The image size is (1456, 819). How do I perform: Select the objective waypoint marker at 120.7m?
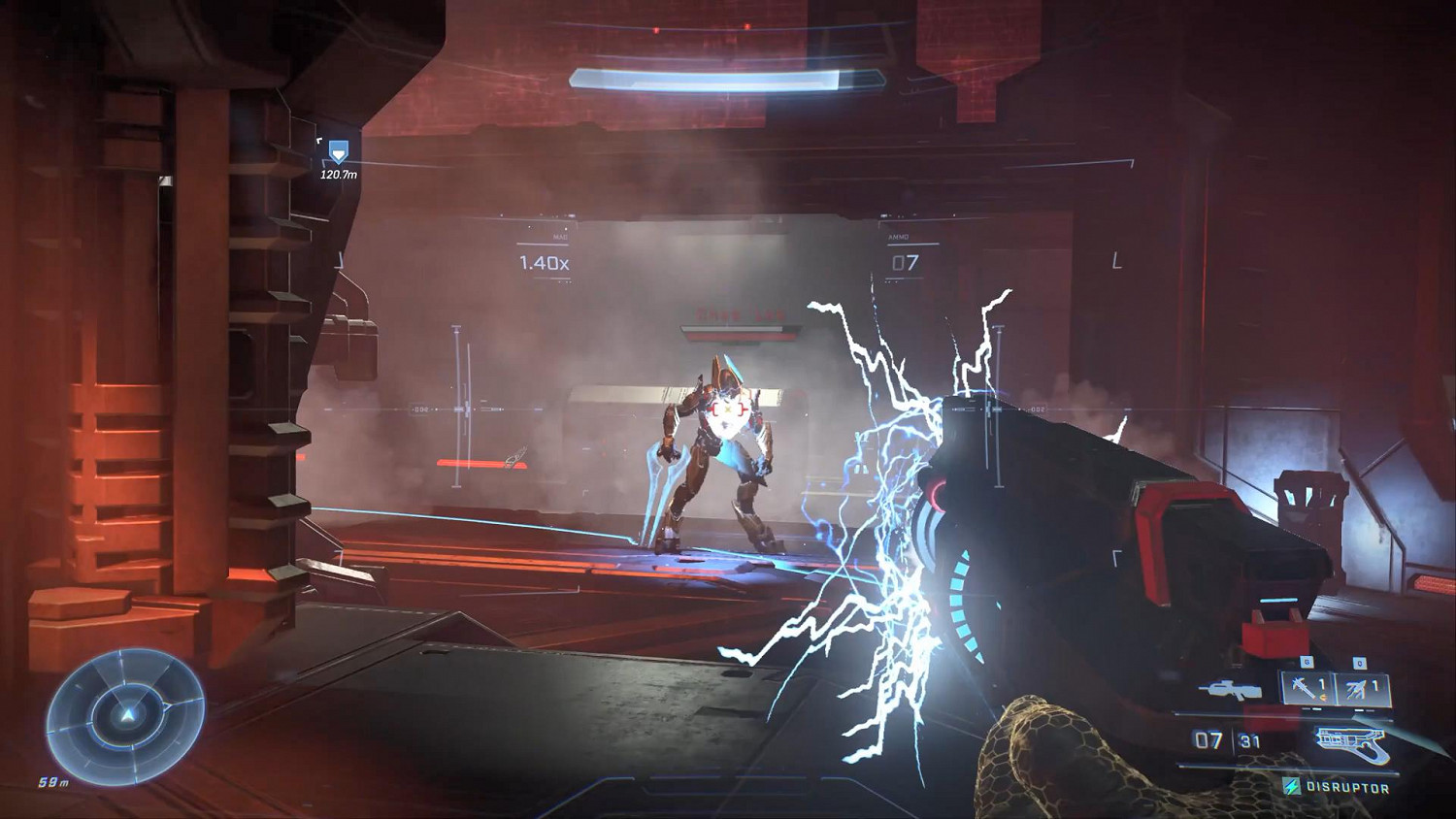(x=338, y=152)
